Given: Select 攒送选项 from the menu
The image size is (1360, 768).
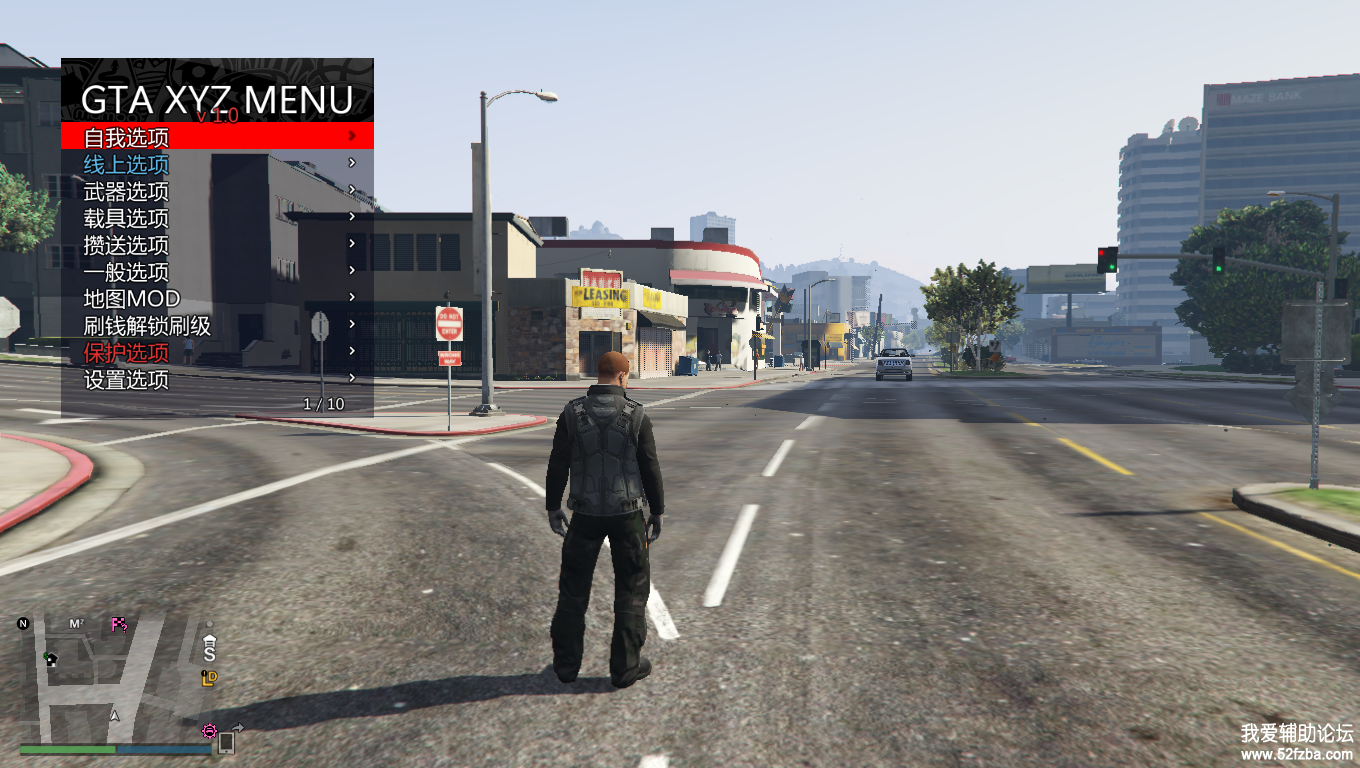Looking at the screenshot, I should coord(127,245).
